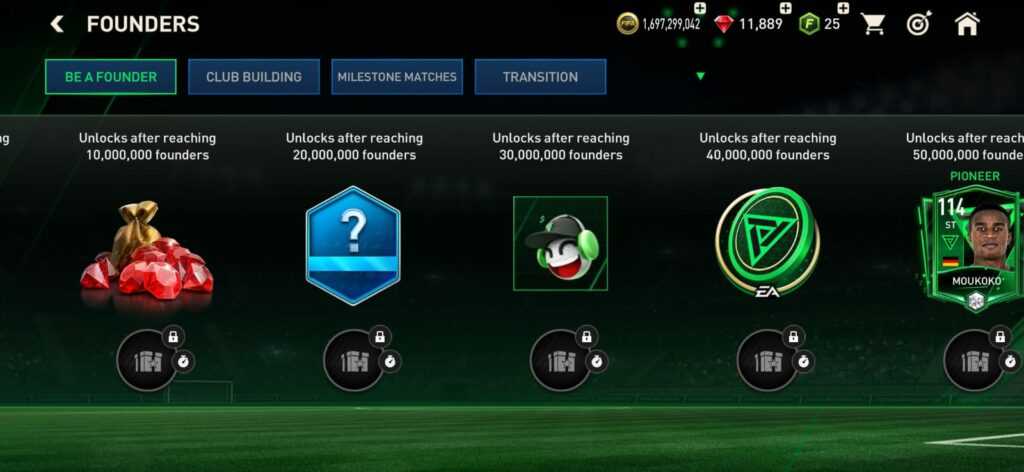Add more coins with the plus button
Image resolution: width=1024 pixels, height=472 pixels.
[700, 9]
